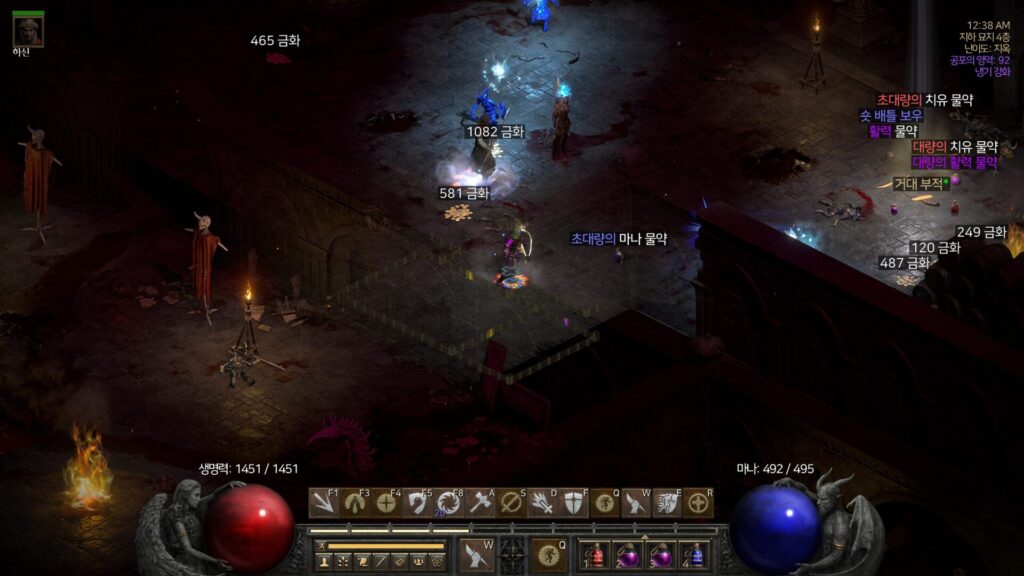Choose the cross aura skill bound to R
This screenshot has width=1024, height=576.
698,503
